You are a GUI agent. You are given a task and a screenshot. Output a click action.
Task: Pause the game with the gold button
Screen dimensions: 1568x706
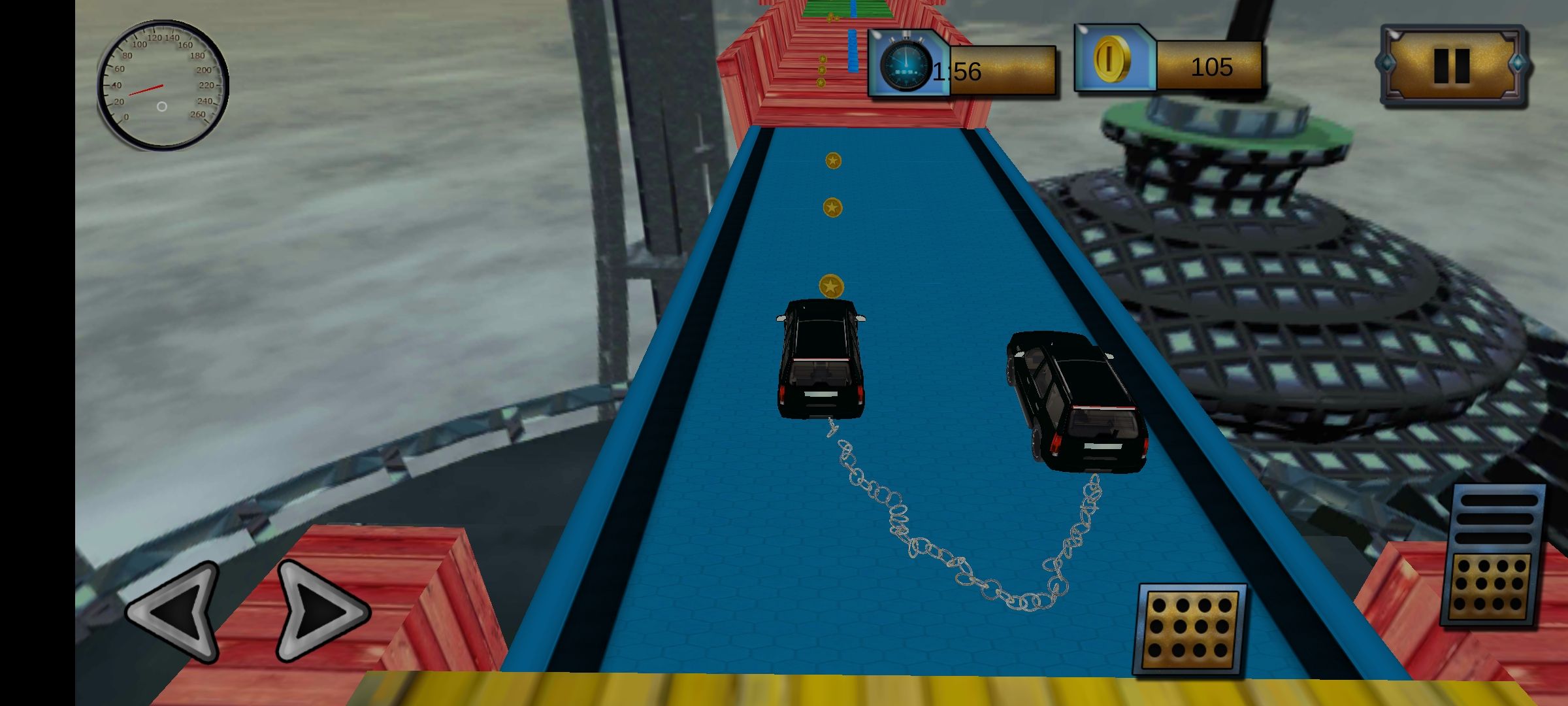point(1452,65)
